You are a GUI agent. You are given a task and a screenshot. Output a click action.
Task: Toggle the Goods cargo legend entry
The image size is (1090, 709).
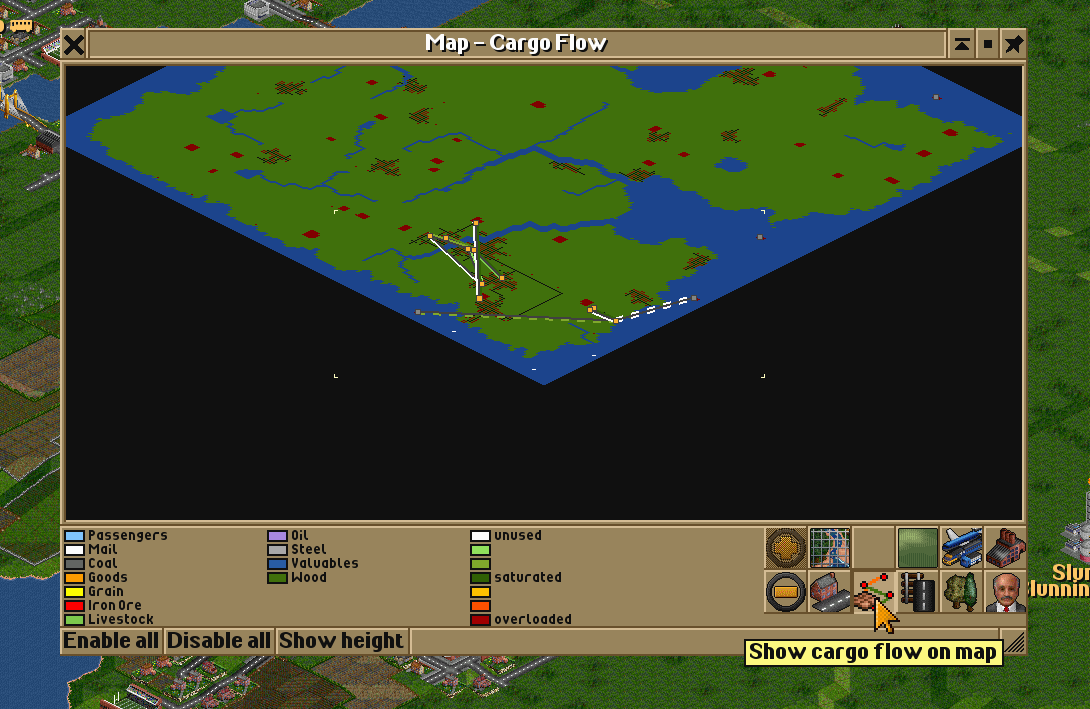click(107, 578)
